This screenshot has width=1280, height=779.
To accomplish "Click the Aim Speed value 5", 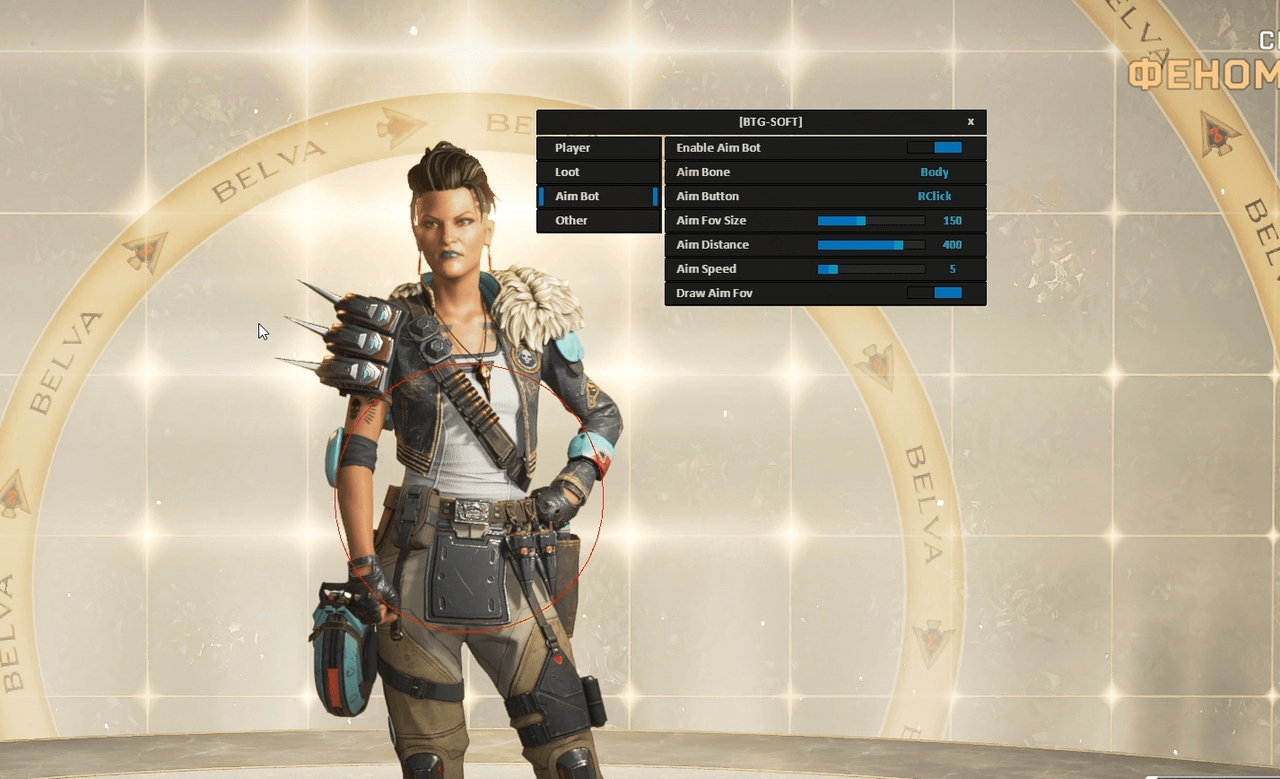I will click(x=953, y=268).
